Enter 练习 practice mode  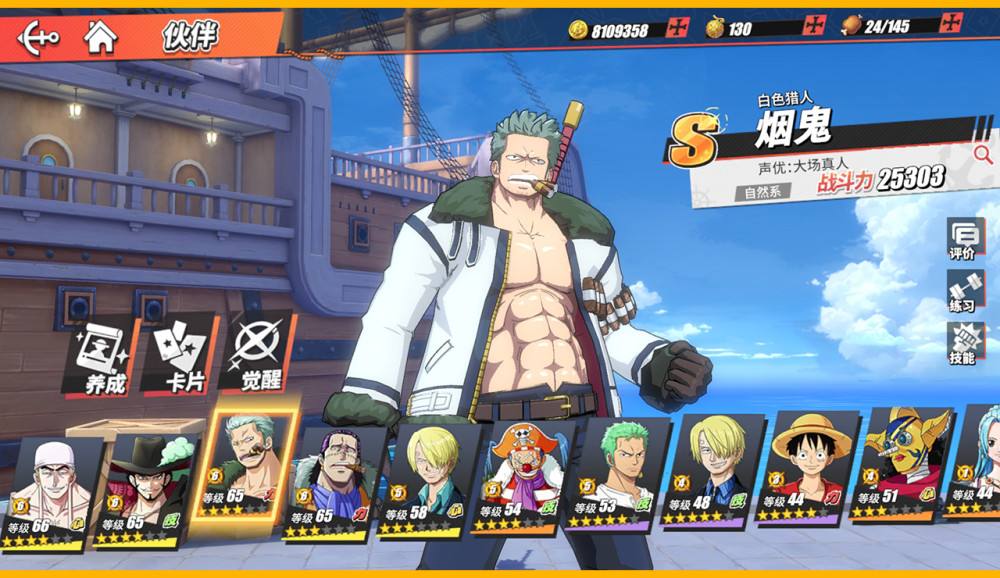click(964, 292)
